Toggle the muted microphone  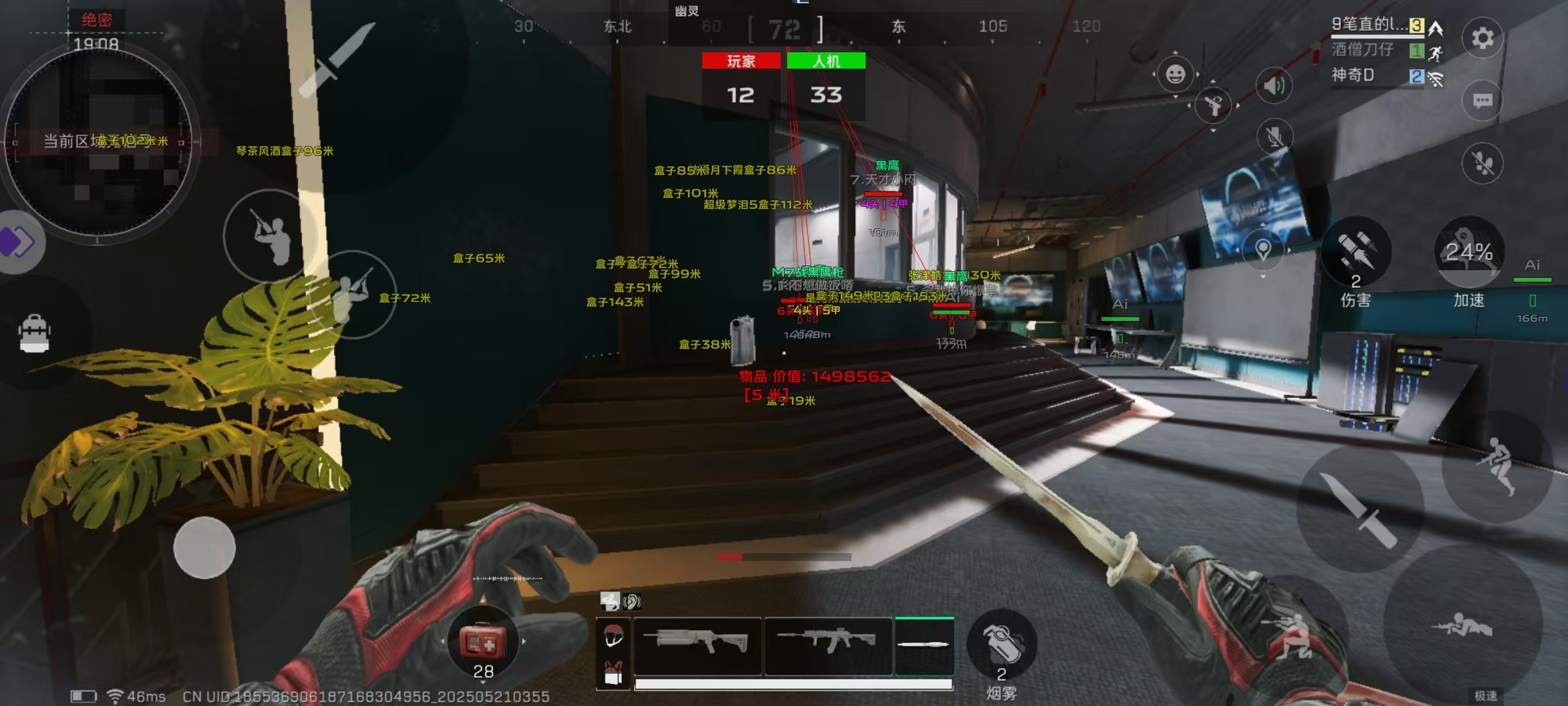pyautogui.click(x=1274, y=137)
